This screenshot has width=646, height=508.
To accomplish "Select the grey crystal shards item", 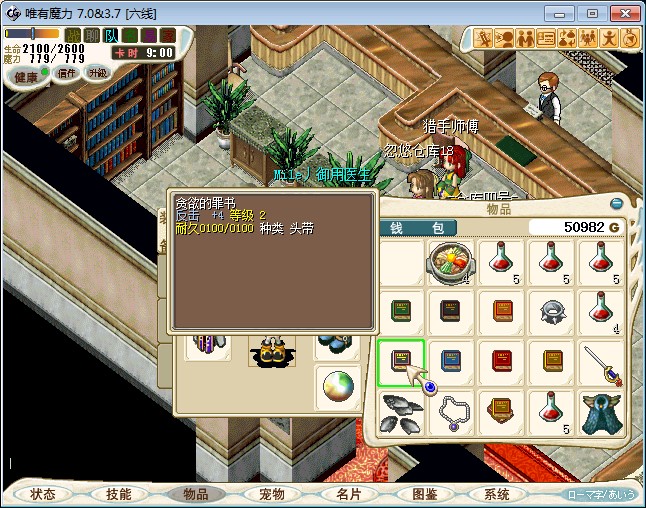I will (401, 412).
